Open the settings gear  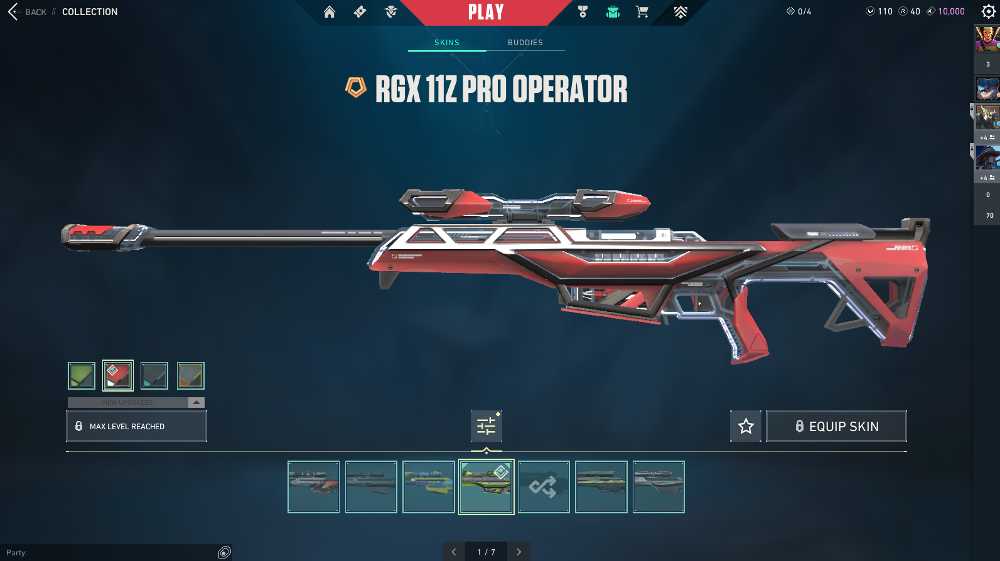coord(988,11)
